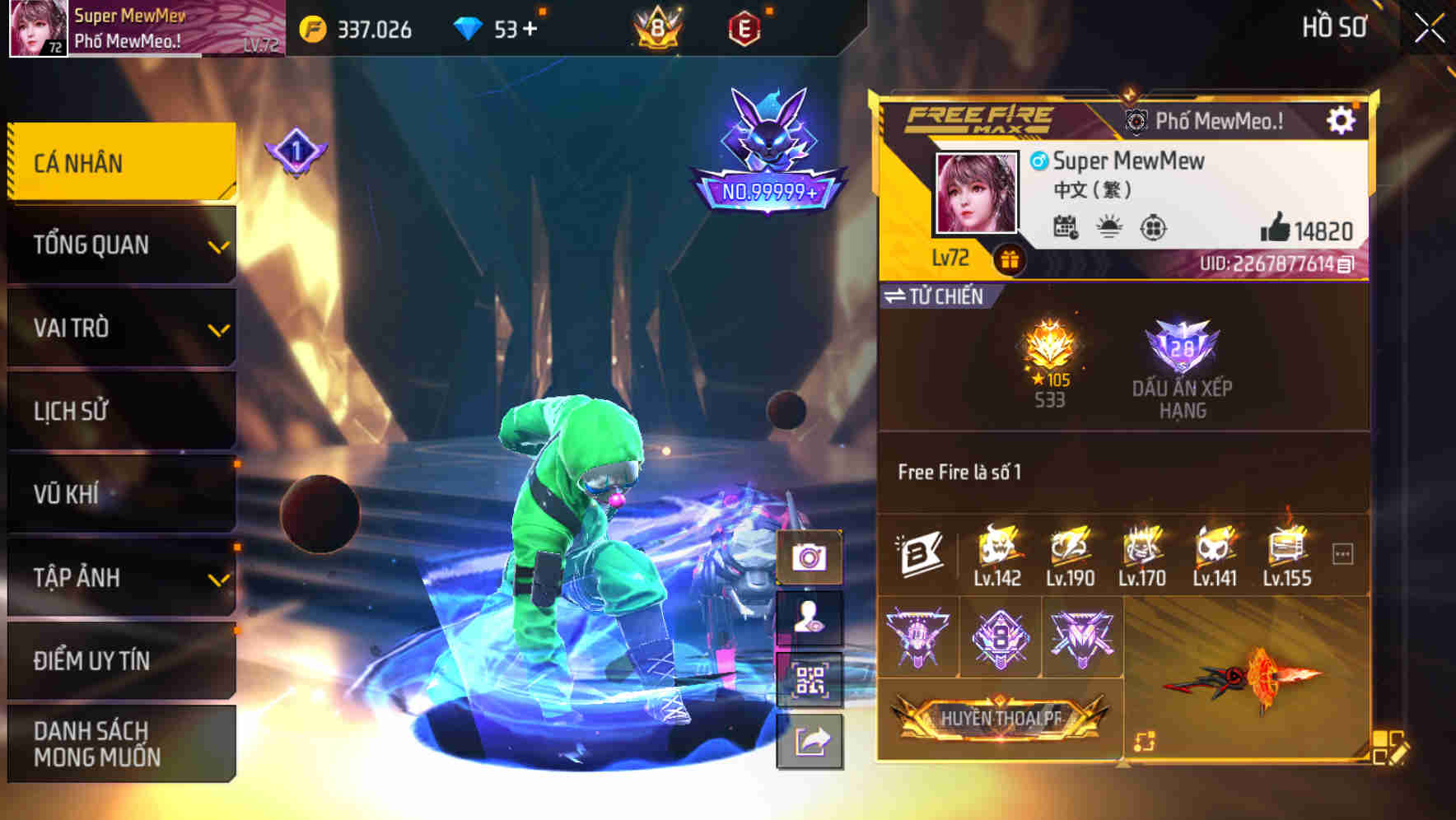This screenshot has height=820, width=1456.
Task: Click the ★105 rank progress badge
Action: [1051, 360]
